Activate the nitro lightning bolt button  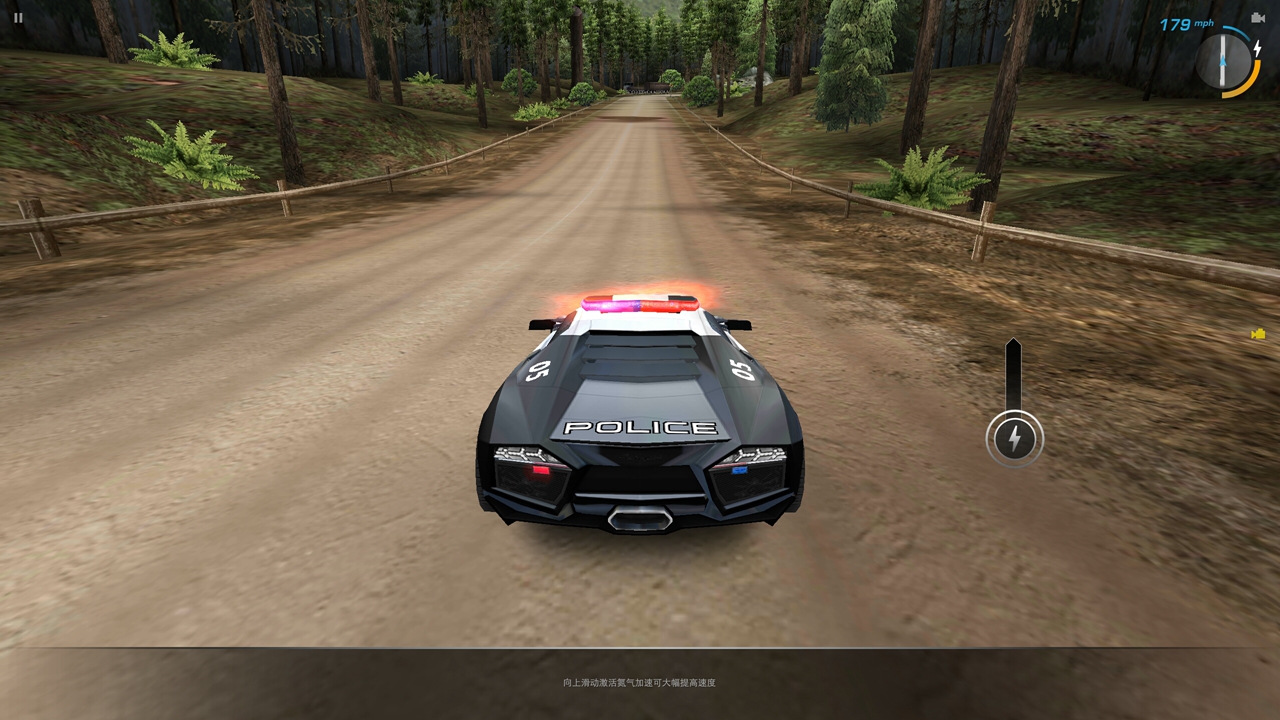pyautogui.click(x=1014, y=438)
